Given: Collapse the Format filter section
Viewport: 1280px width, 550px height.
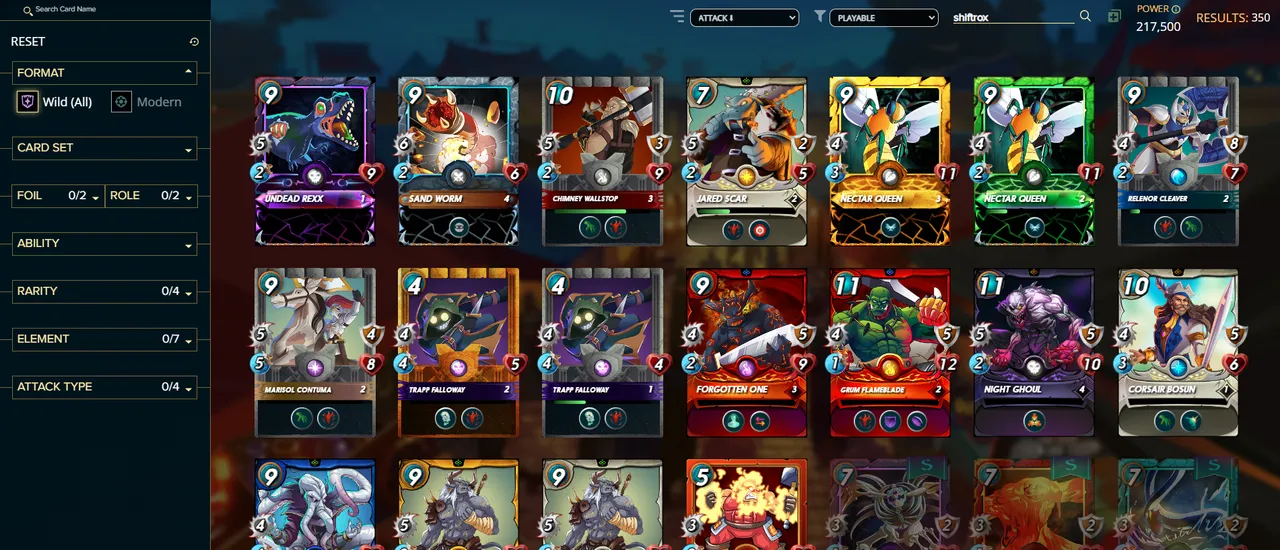Looking at the screenshot, I should point(188,72).
